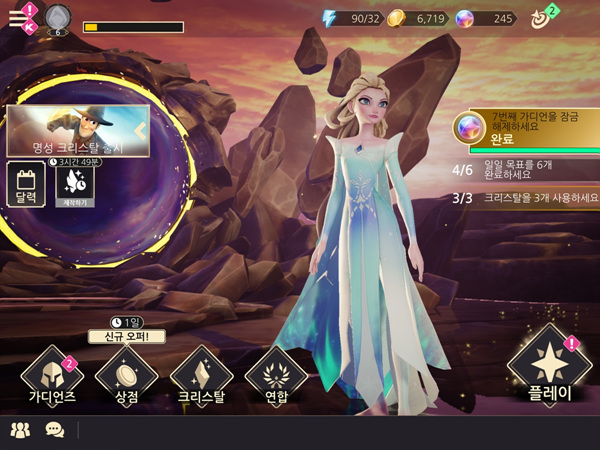Open the 크리스탈 crystals menu
Image resolution: width=600 pixels, height=450 pixels.
201,376
